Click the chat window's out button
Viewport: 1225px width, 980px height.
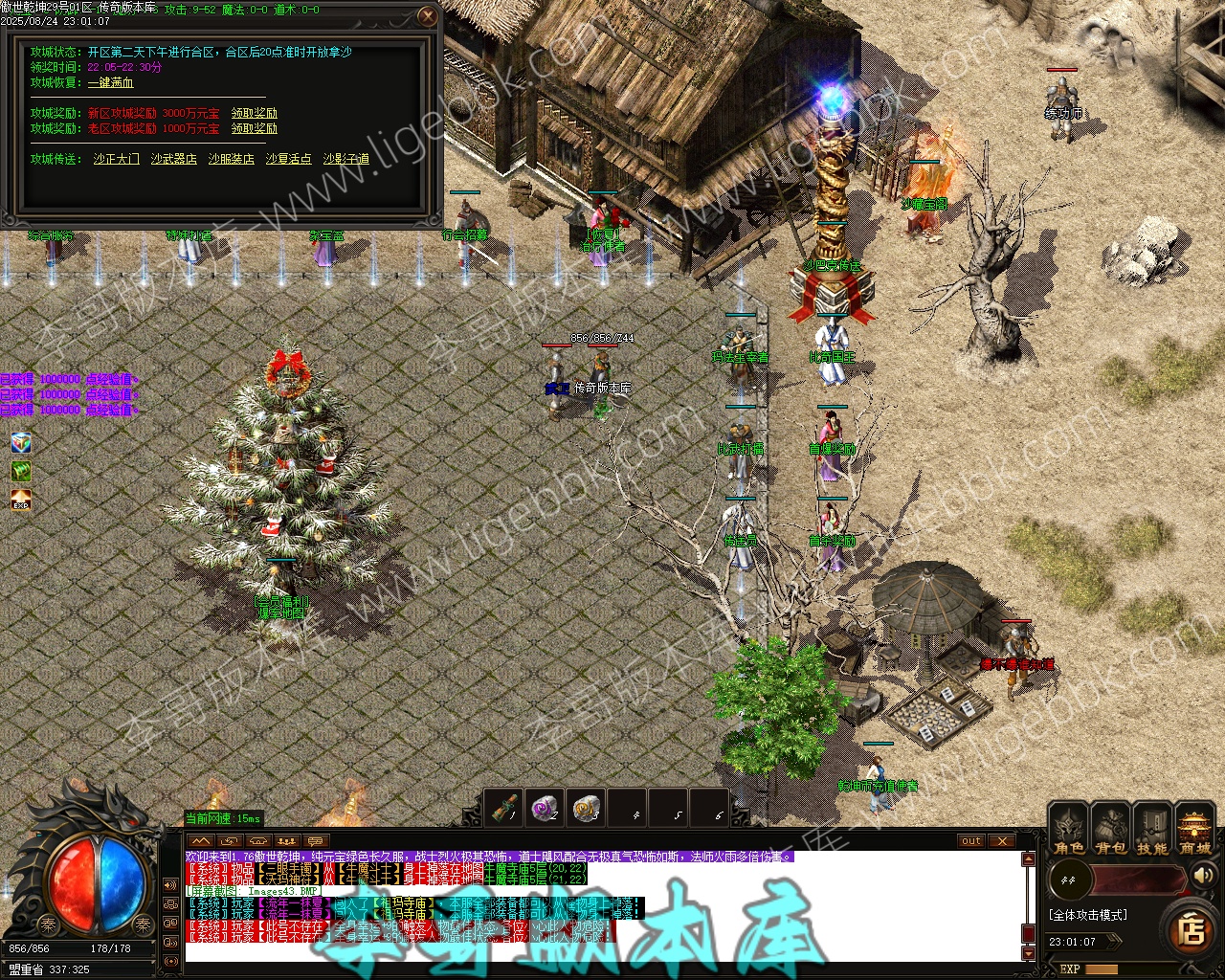pyautogui.click(x=971, y=841)
